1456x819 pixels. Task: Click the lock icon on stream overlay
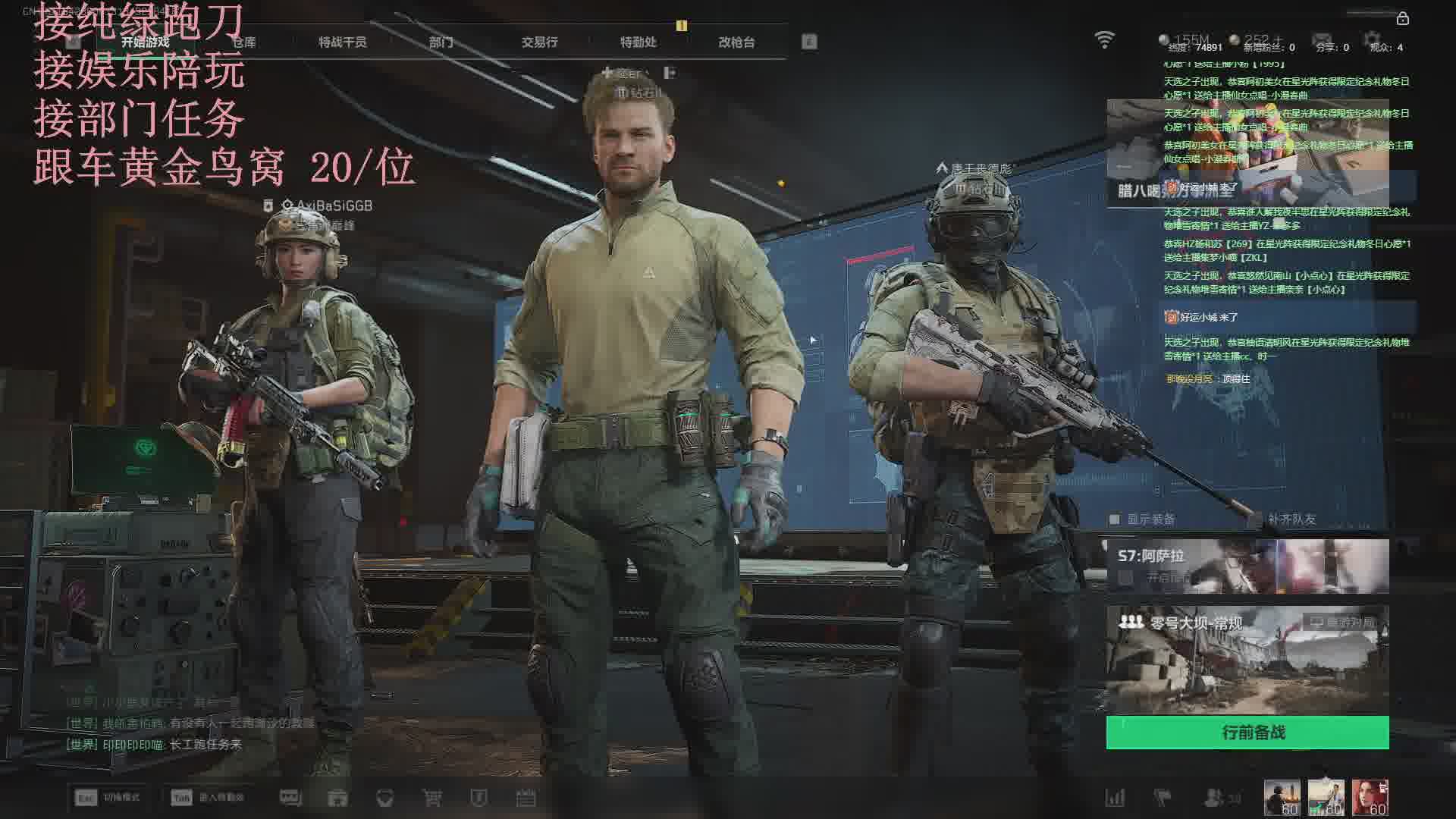pyautogui.click(x=1402, y=18)
